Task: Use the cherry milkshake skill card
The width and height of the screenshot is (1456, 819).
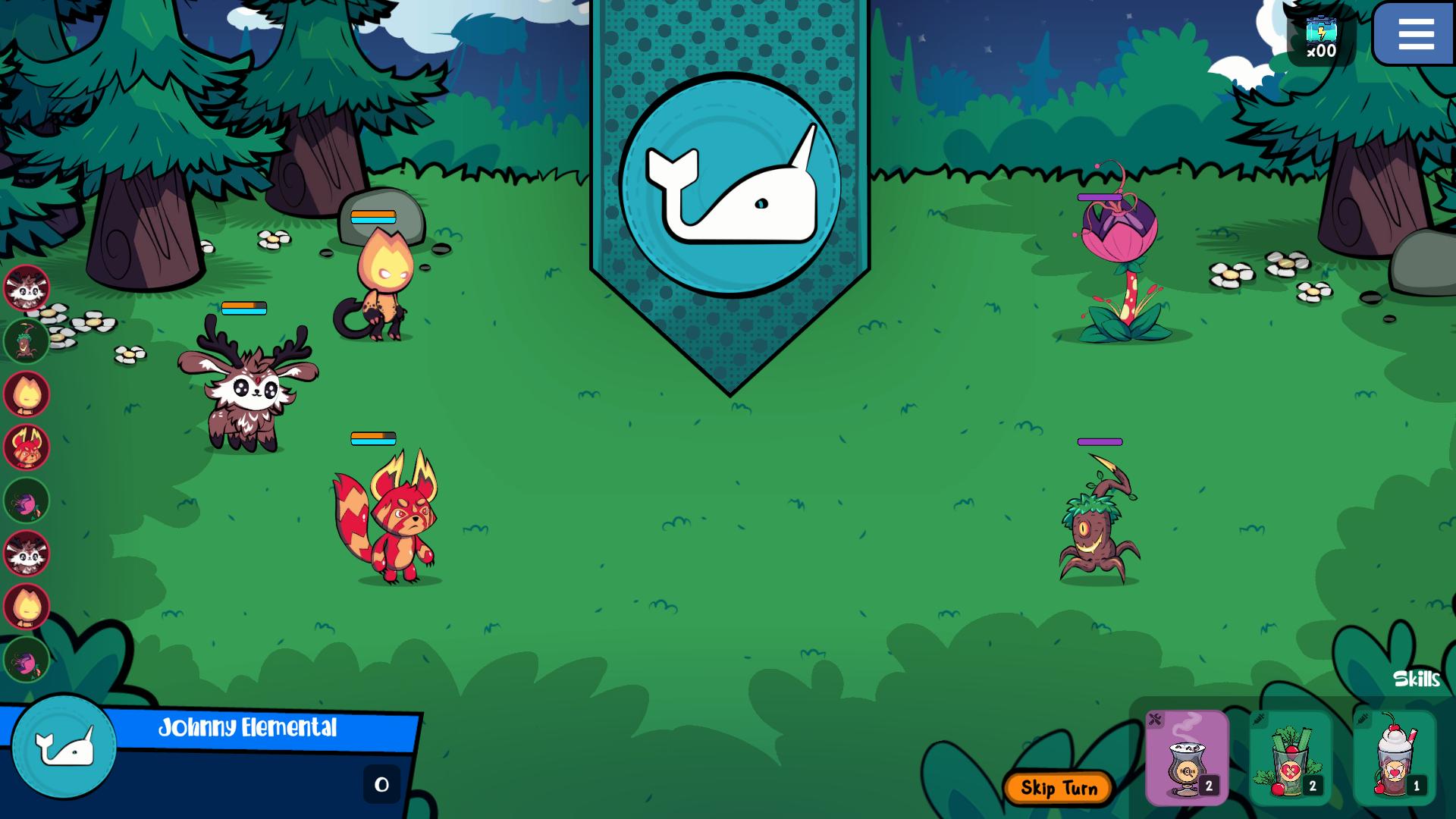Action: click(1395, 758)
